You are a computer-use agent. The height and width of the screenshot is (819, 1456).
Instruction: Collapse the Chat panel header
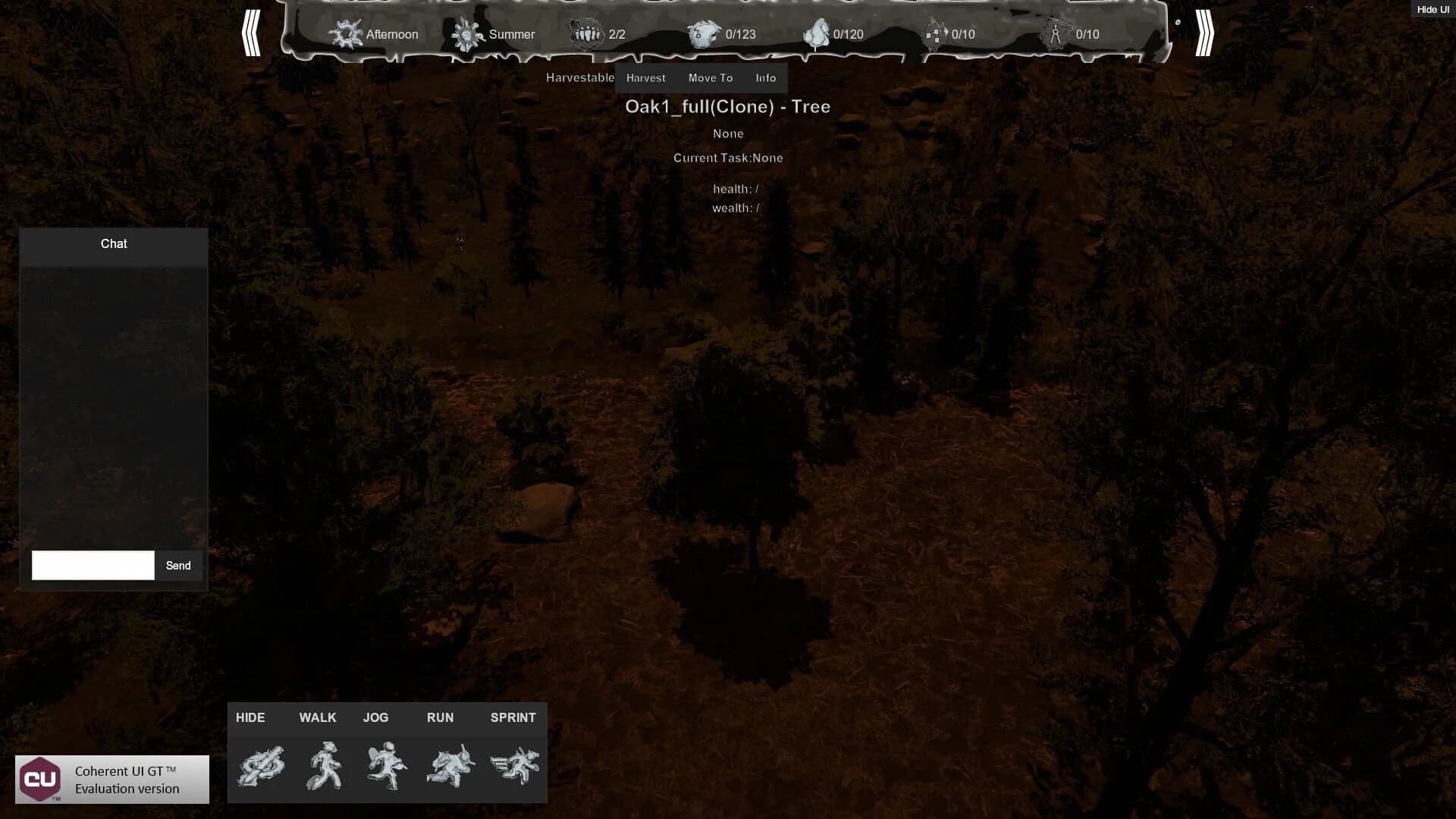(114, 244)
